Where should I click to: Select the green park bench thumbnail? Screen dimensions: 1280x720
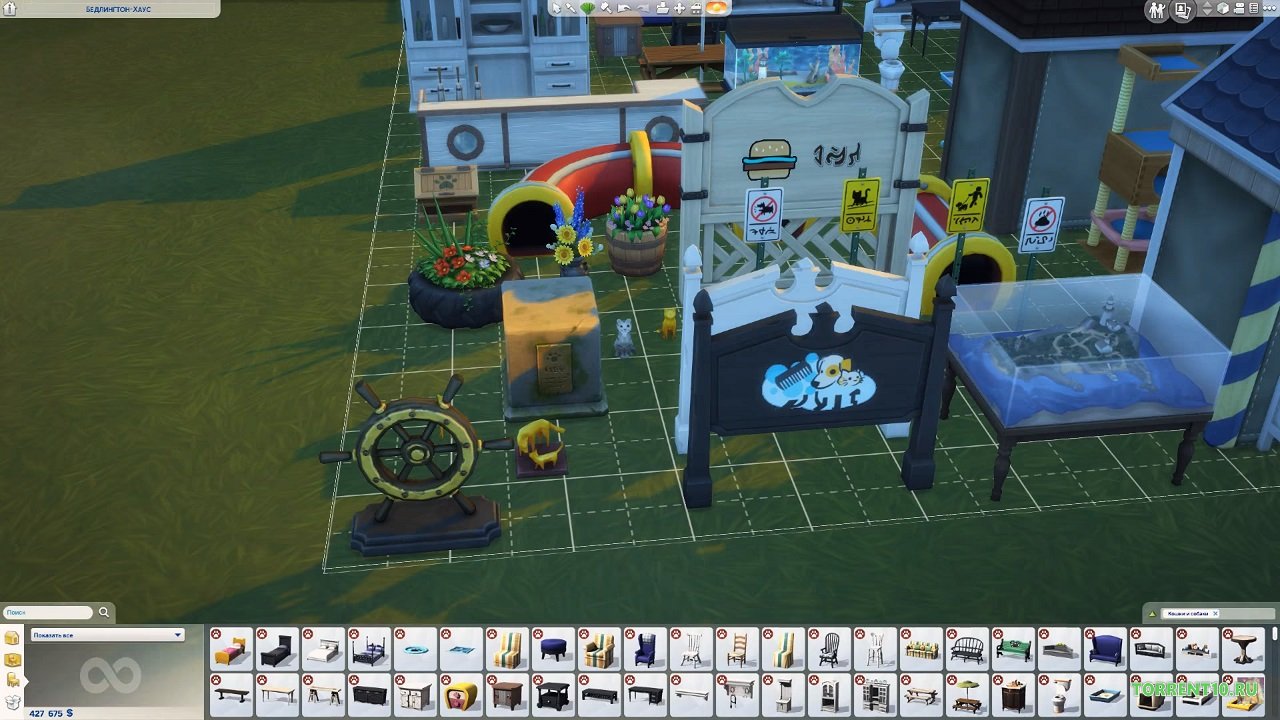(x=1012, y=650)
